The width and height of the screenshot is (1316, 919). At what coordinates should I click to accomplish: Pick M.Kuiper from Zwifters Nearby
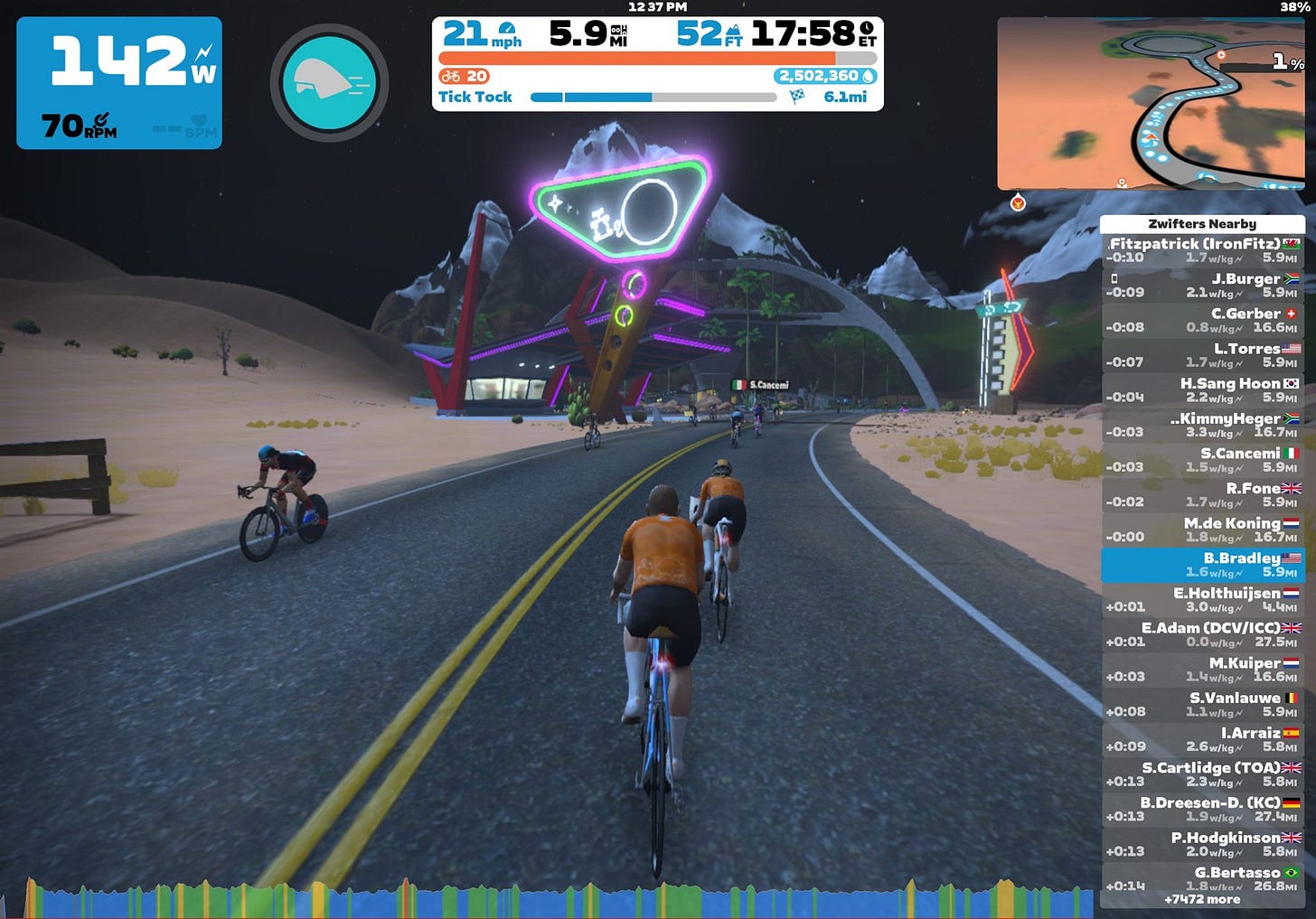(1202, 670)
